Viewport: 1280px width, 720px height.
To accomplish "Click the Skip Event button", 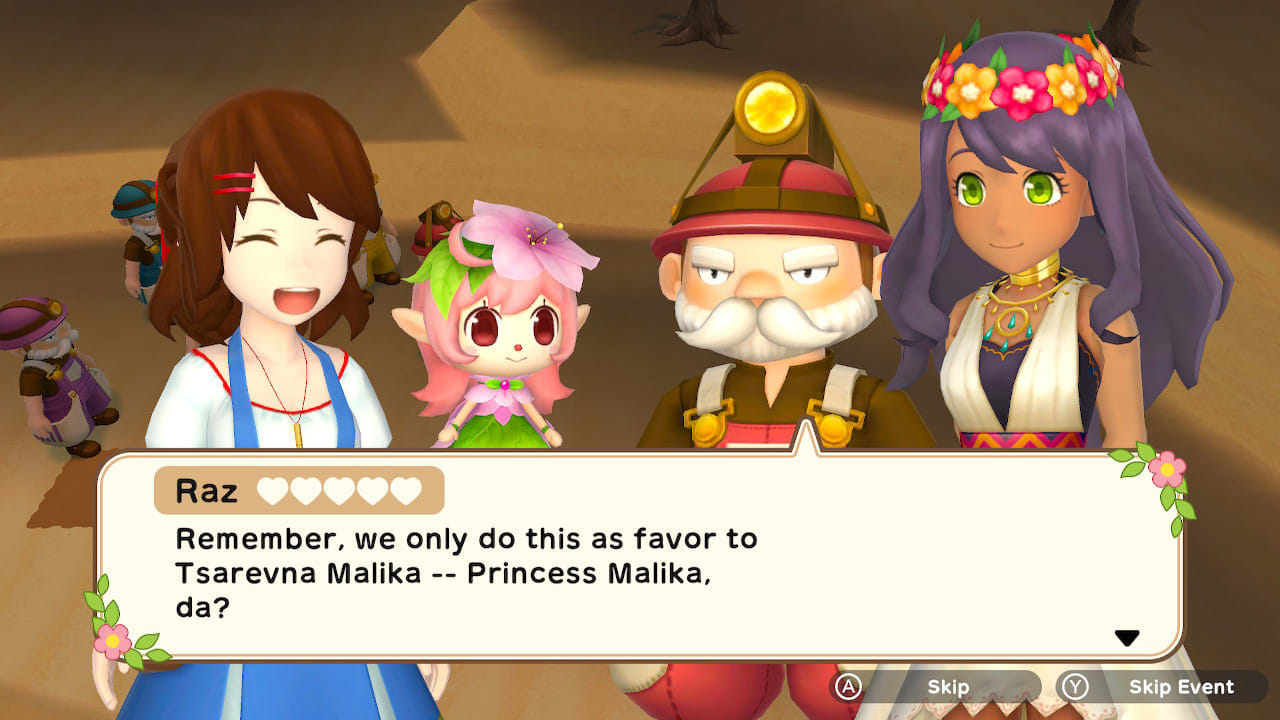I will [x=1182, y=687].
